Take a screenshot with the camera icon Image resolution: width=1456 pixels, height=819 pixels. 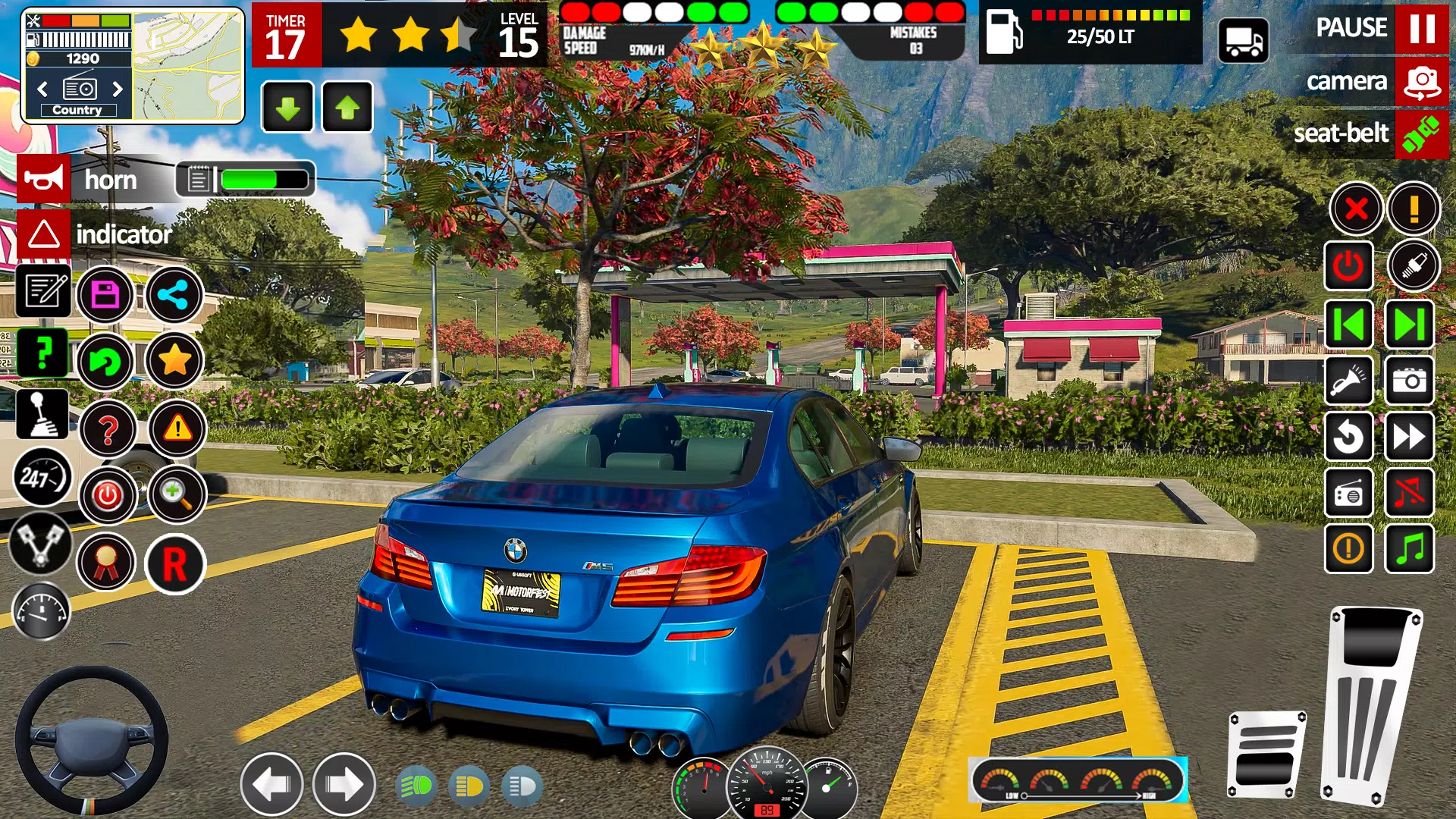(x=1409, y=380)
